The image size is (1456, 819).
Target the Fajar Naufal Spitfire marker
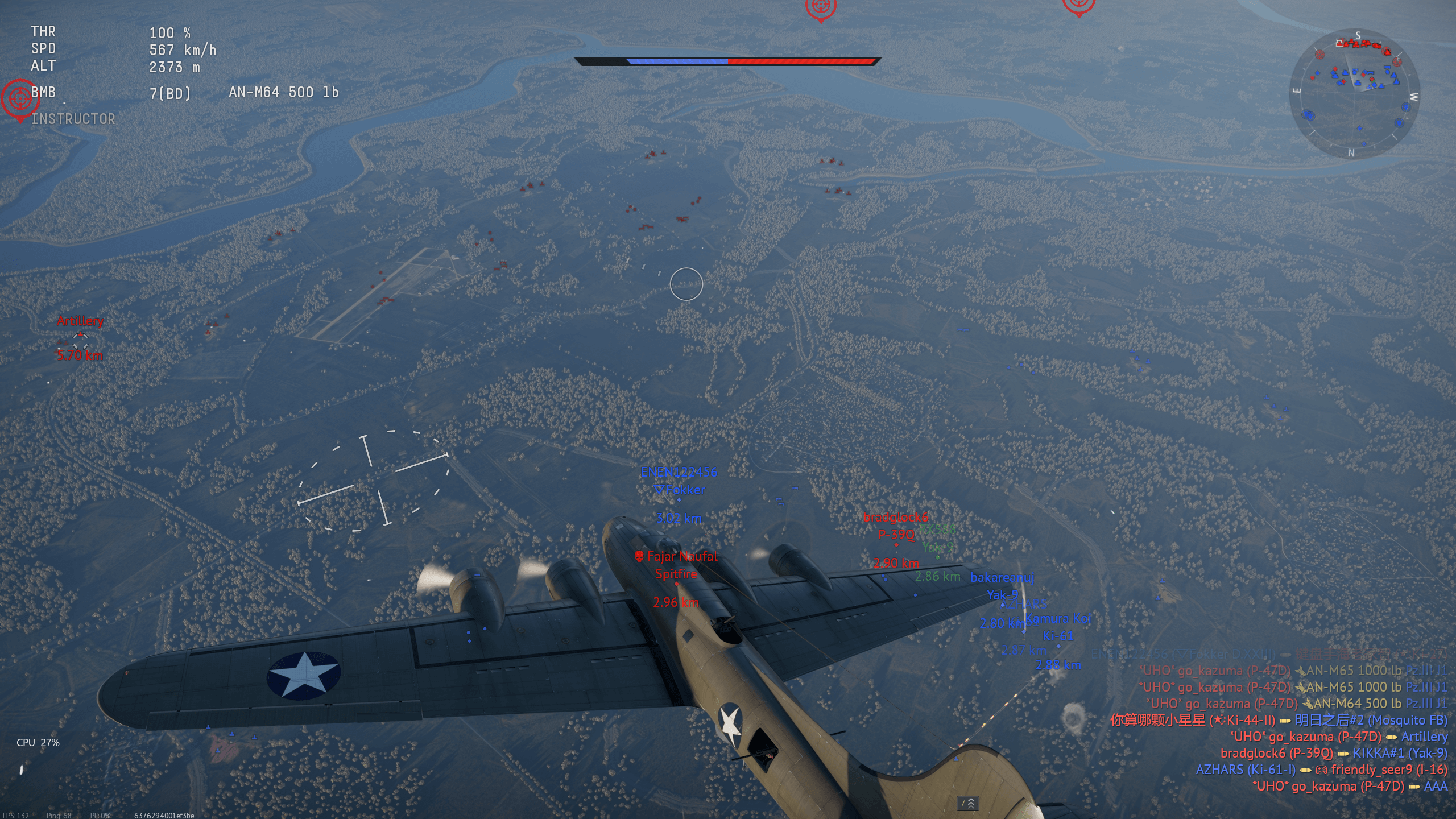click(x=676, y=584)
